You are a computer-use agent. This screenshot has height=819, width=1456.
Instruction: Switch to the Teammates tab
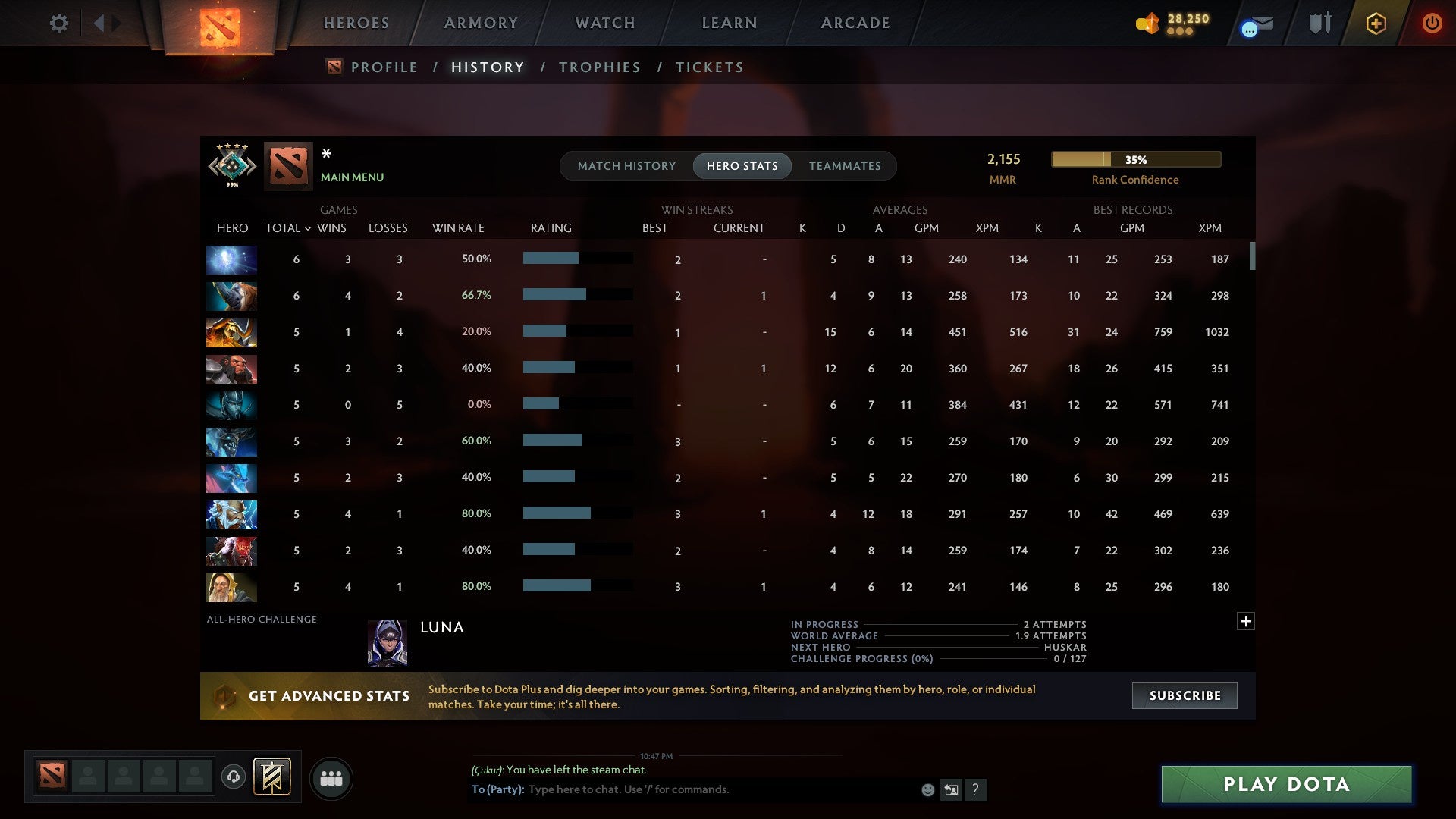846,166
